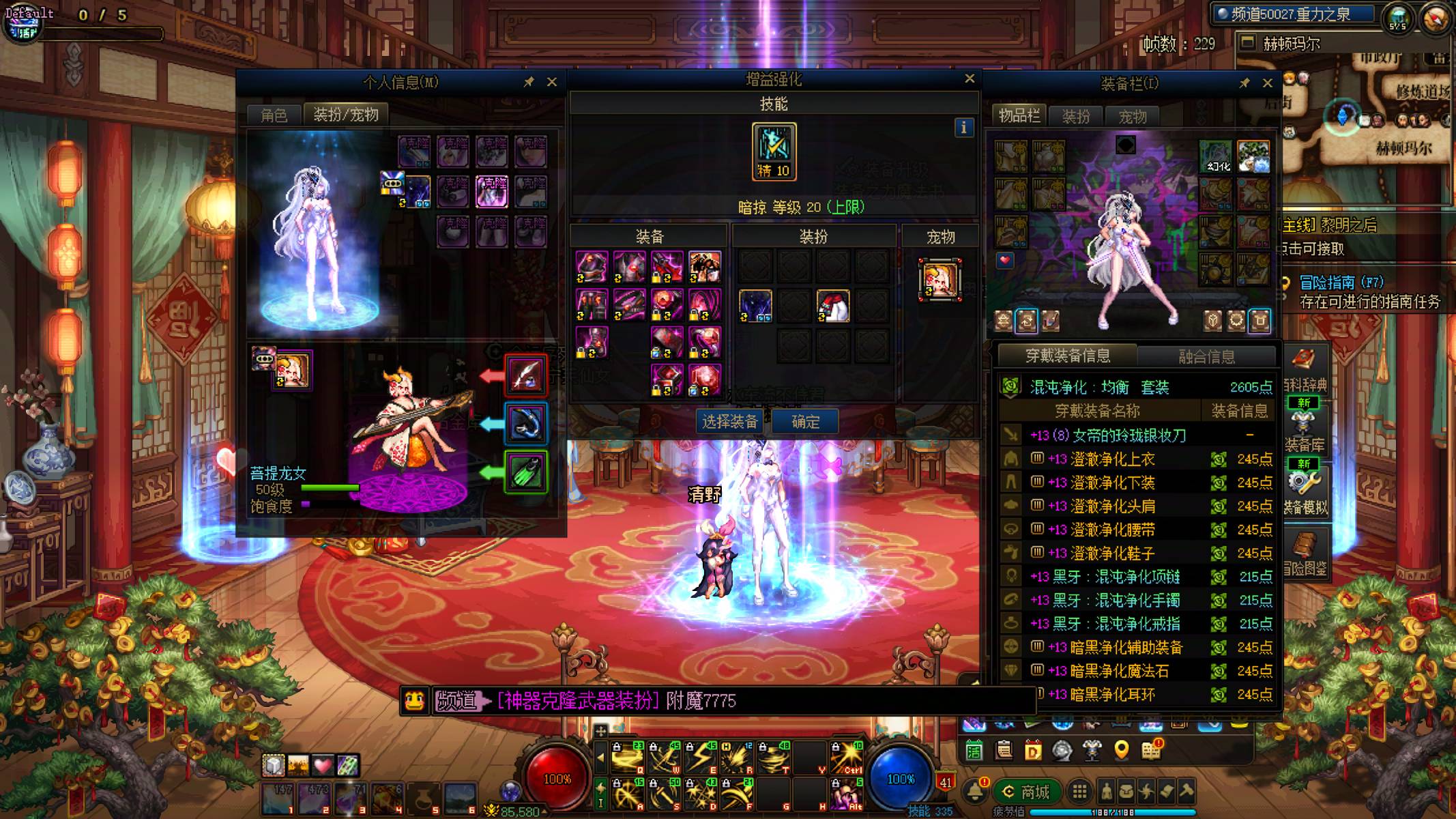The image size is (1456, 819).
Task: Select the pet portrait in 宠物 column
Action: click(940, 279)
